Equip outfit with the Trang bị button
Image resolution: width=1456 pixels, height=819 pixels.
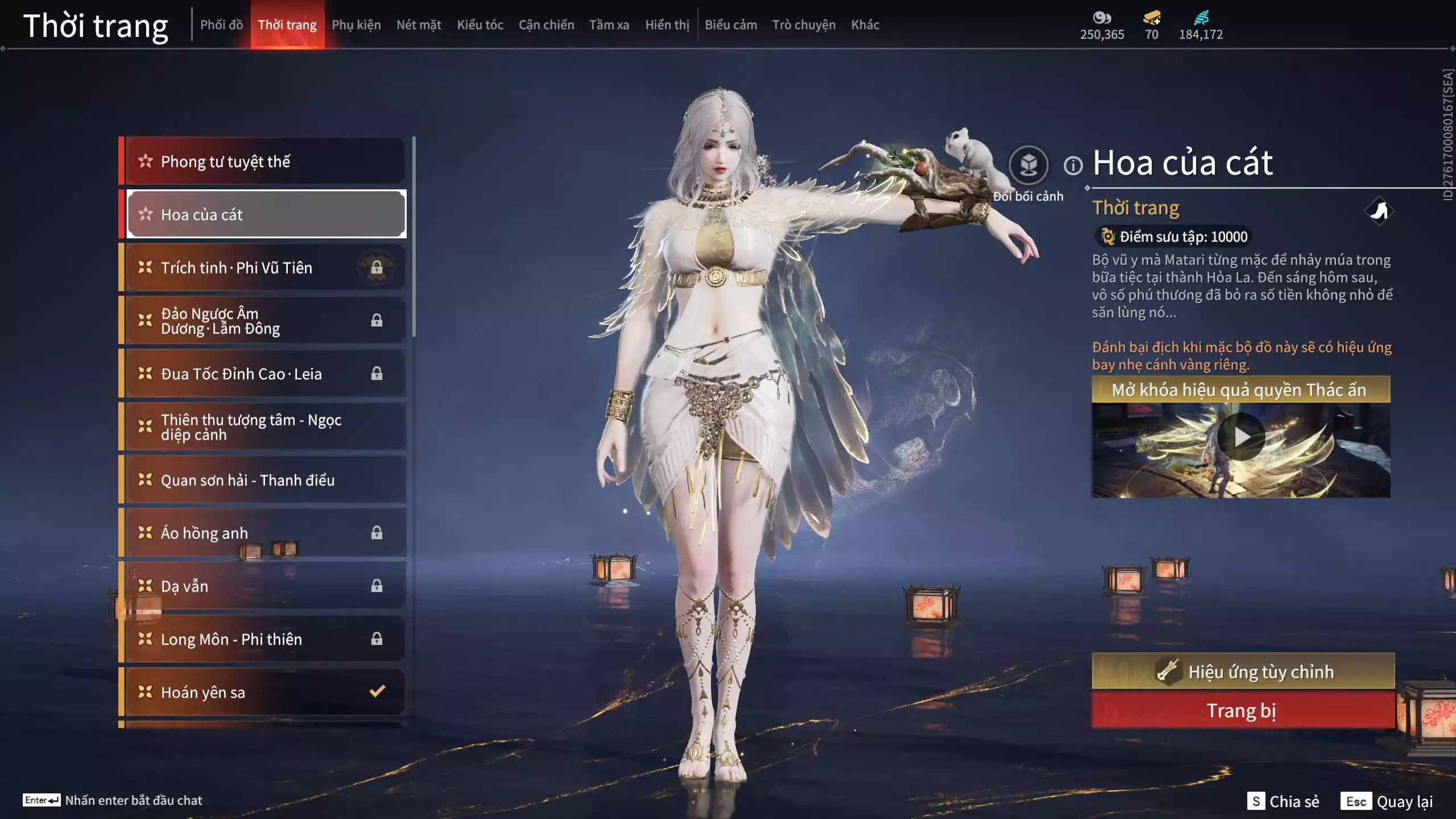1243,710
